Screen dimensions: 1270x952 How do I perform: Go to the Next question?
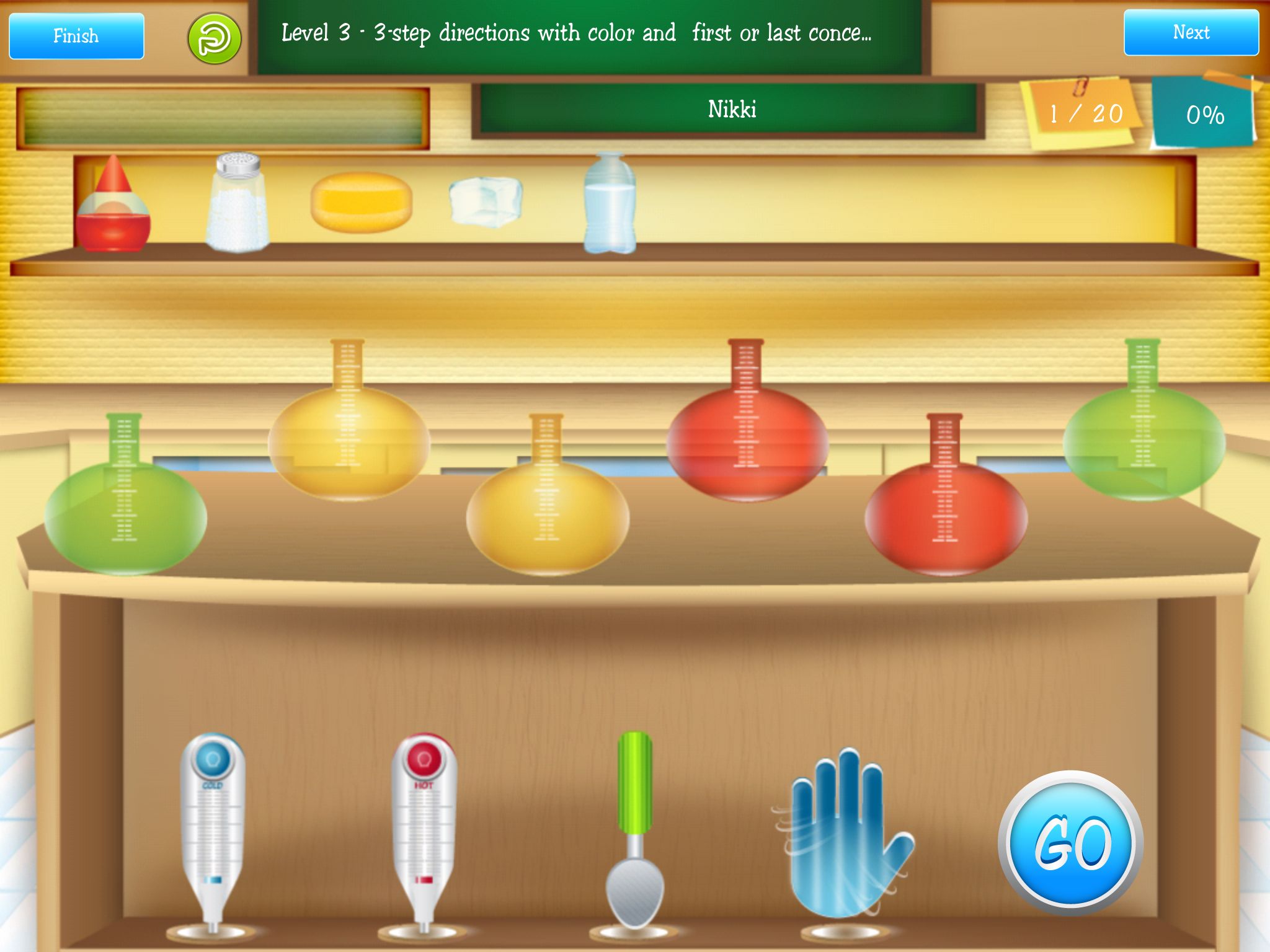(x=1191, y=33)
